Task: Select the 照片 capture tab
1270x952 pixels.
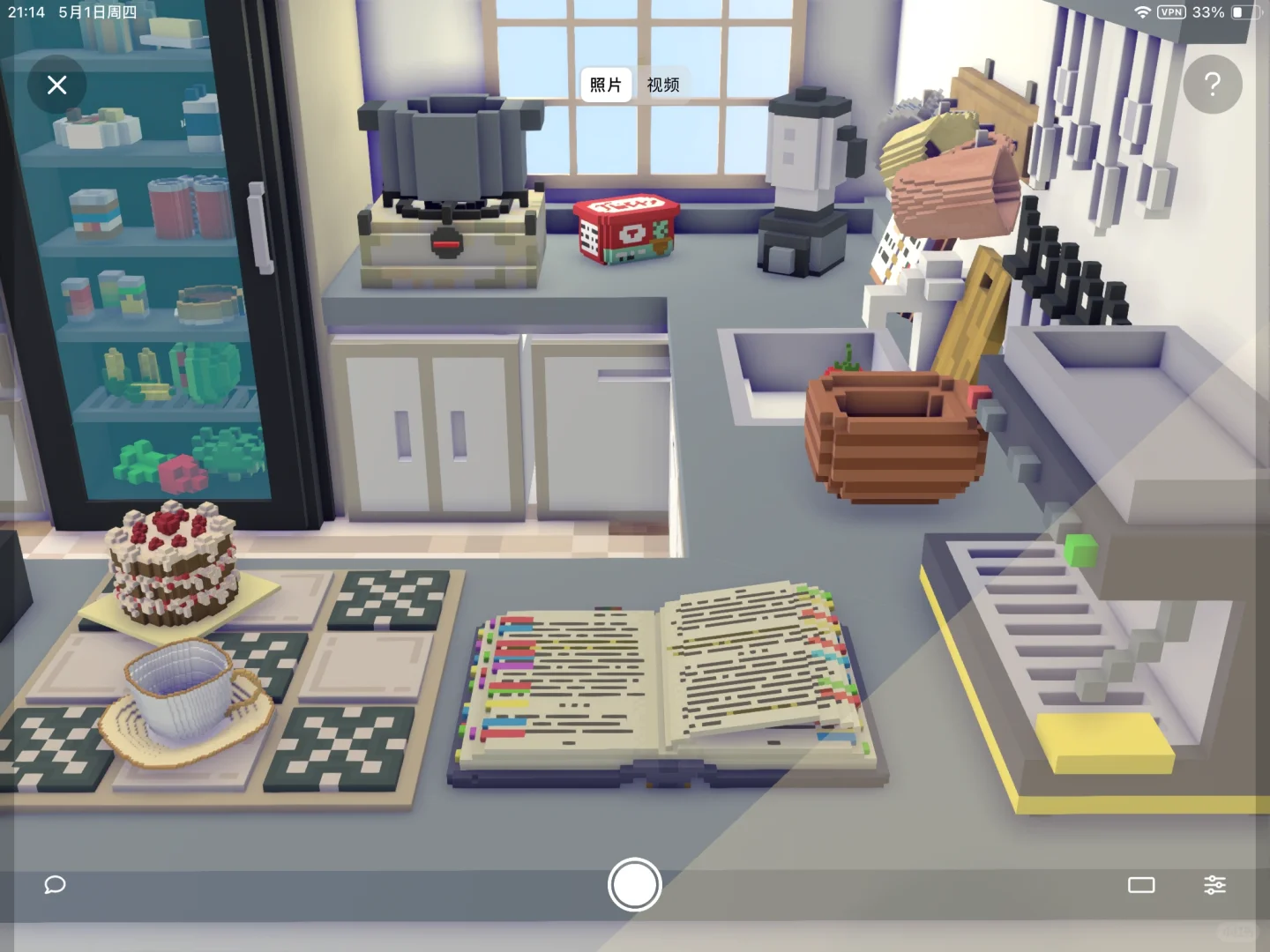Action: coord(605,85)
